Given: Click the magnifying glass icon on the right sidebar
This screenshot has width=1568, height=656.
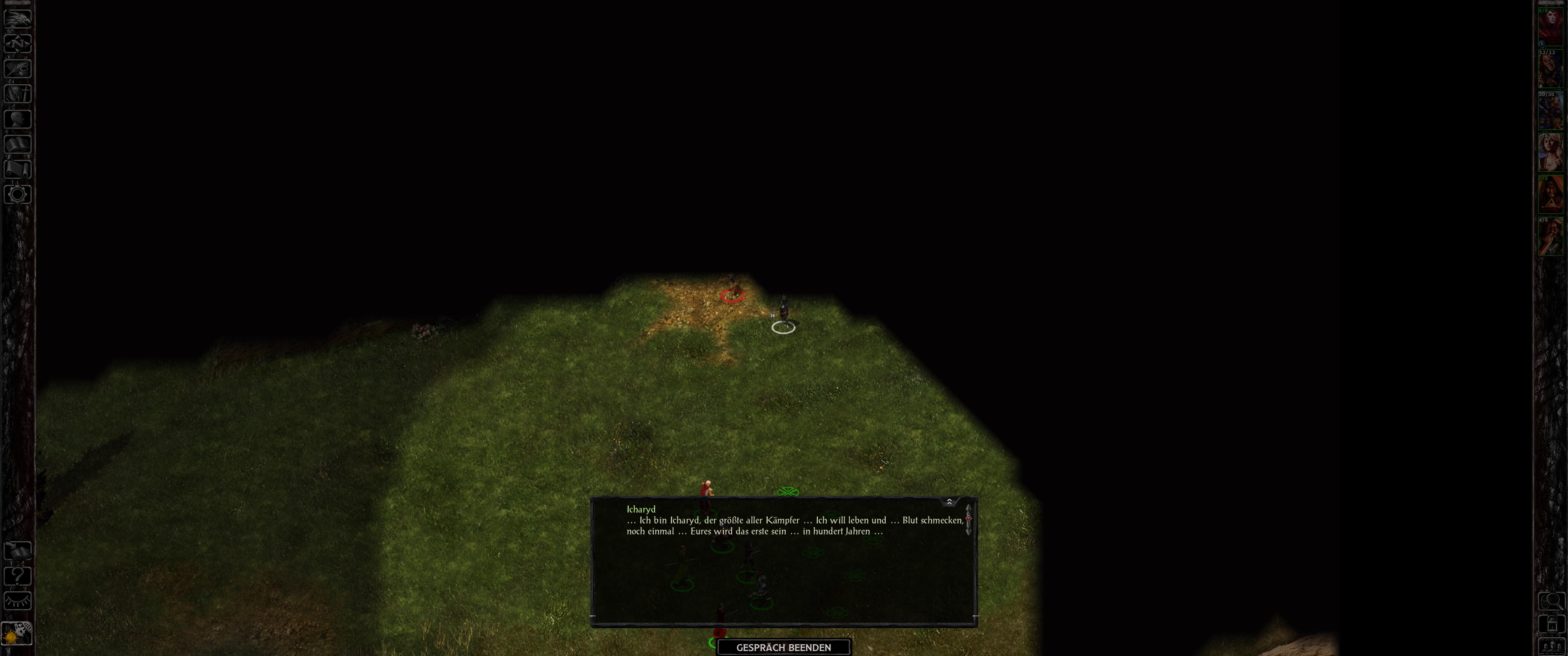Looking at the screenshot, I should pyautogui.click(x=1551, y=602).
